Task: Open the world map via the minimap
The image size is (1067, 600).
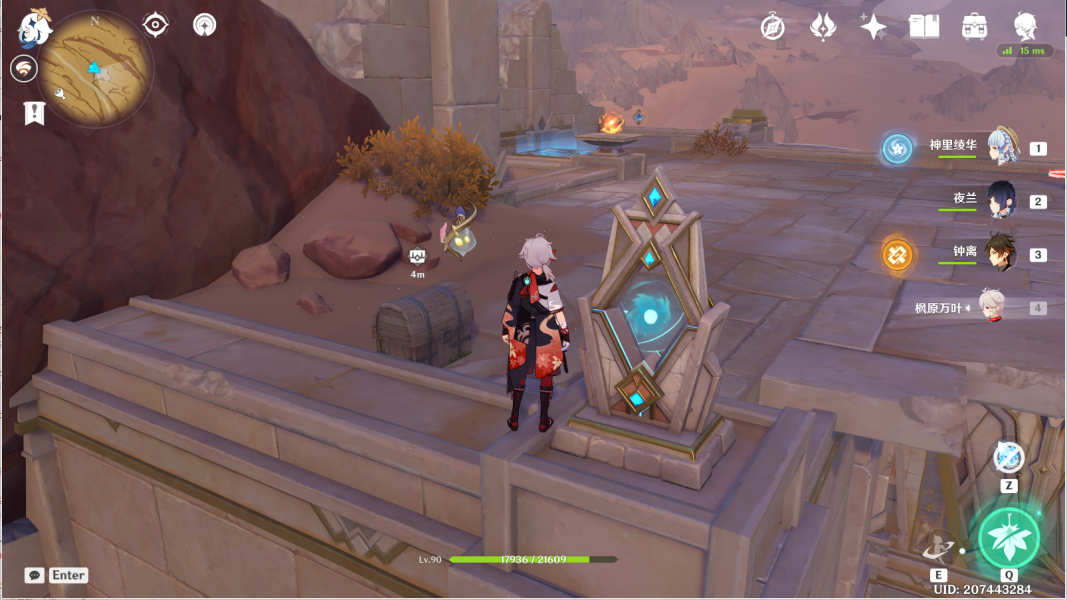Action: (x=96, y=67)
